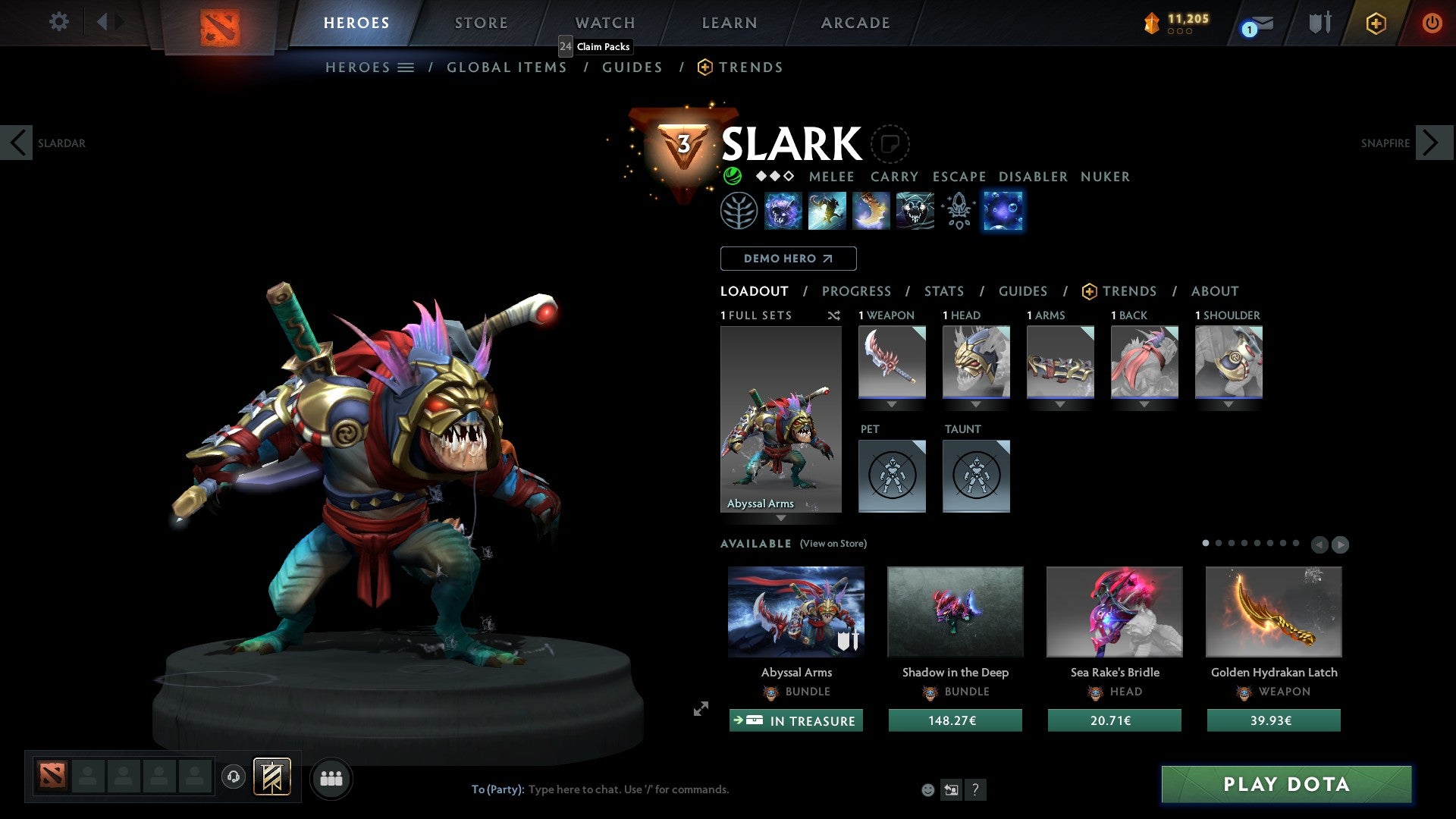Viewport: 1456px width, 819px height.
Task: Click the PLAY DOTA button
Action: pyautogui.click(x=1285, y=785)
